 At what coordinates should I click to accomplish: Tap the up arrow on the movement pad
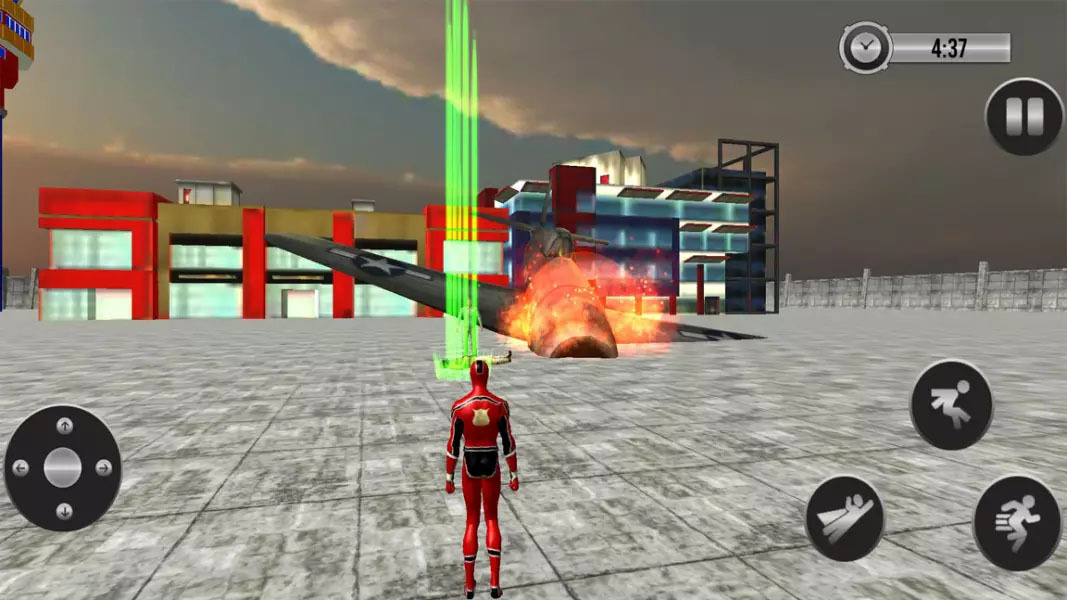tap(64, 426)
